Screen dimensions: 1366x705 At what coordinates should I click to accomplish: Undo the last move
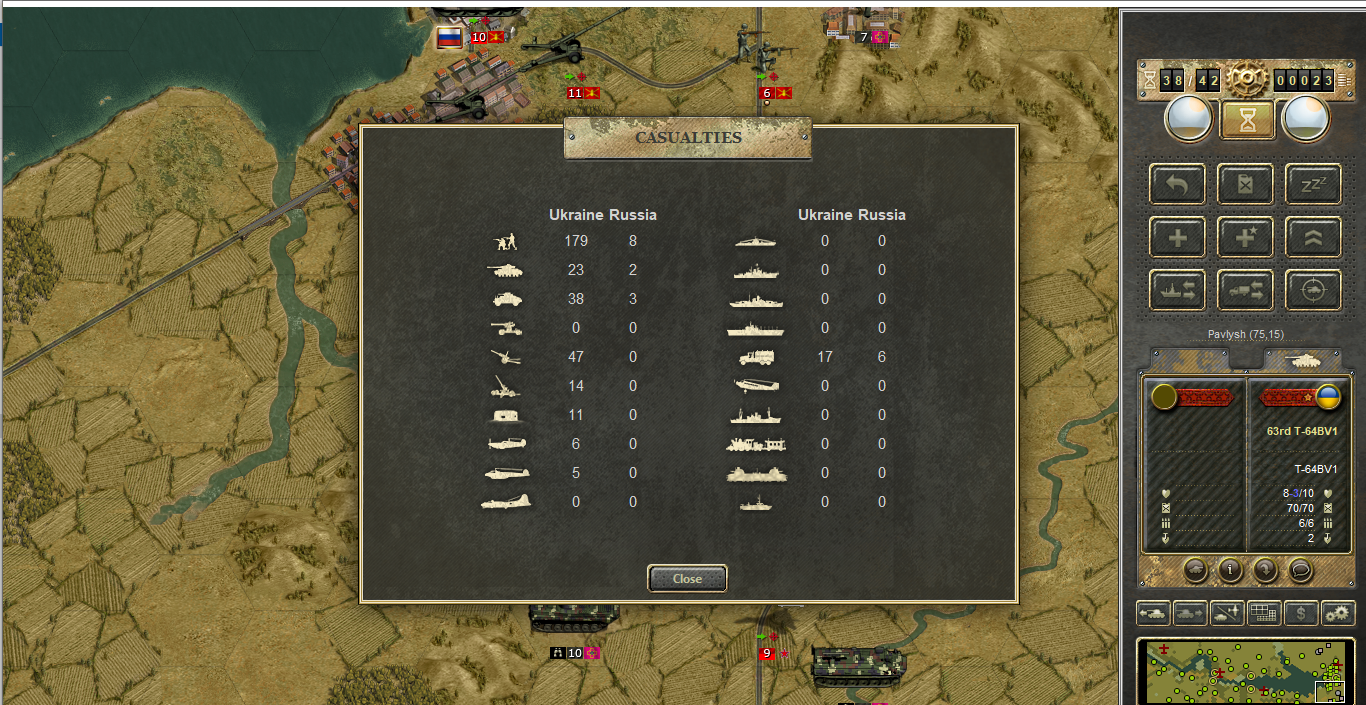1177,185
